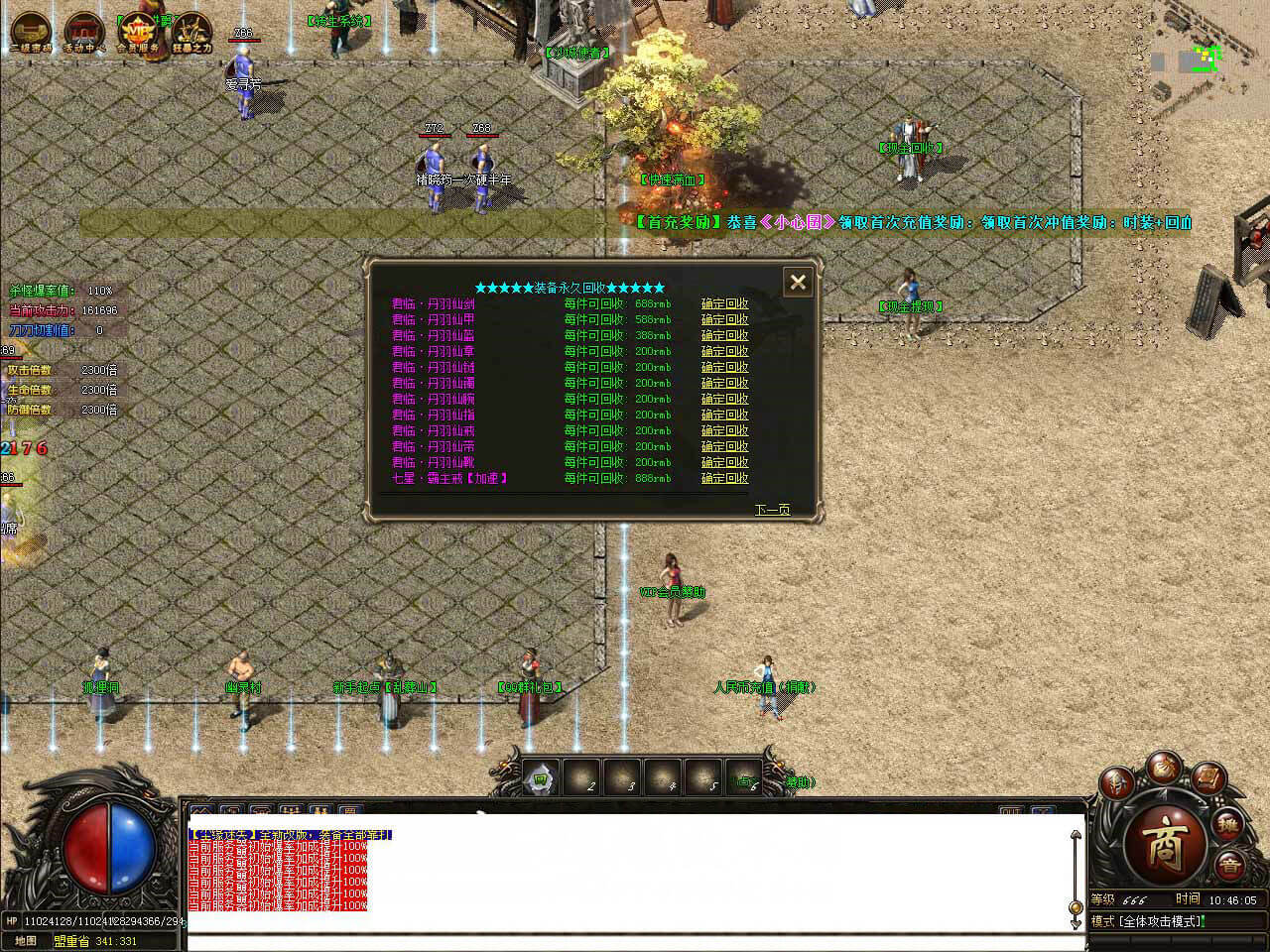Select hotkey slot 6 on the skill bar

pos(742,779)
